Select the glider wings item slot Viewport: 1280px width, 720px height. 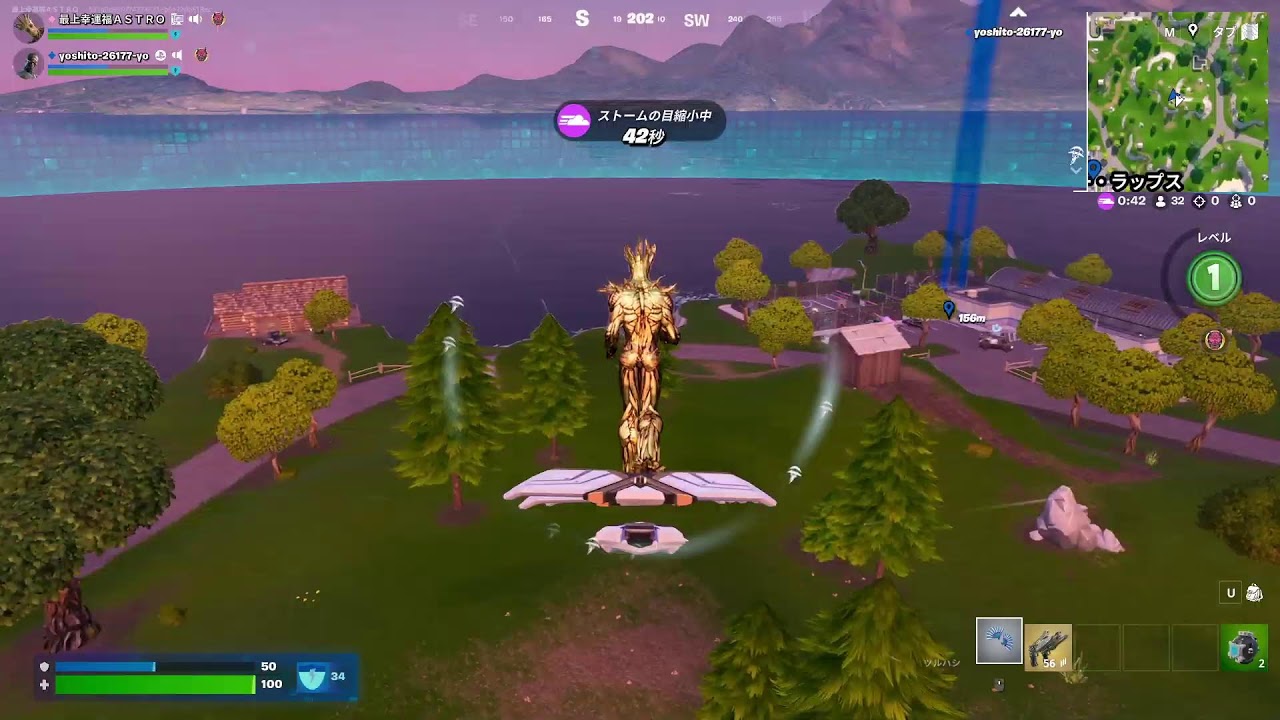tap(999, 641)
